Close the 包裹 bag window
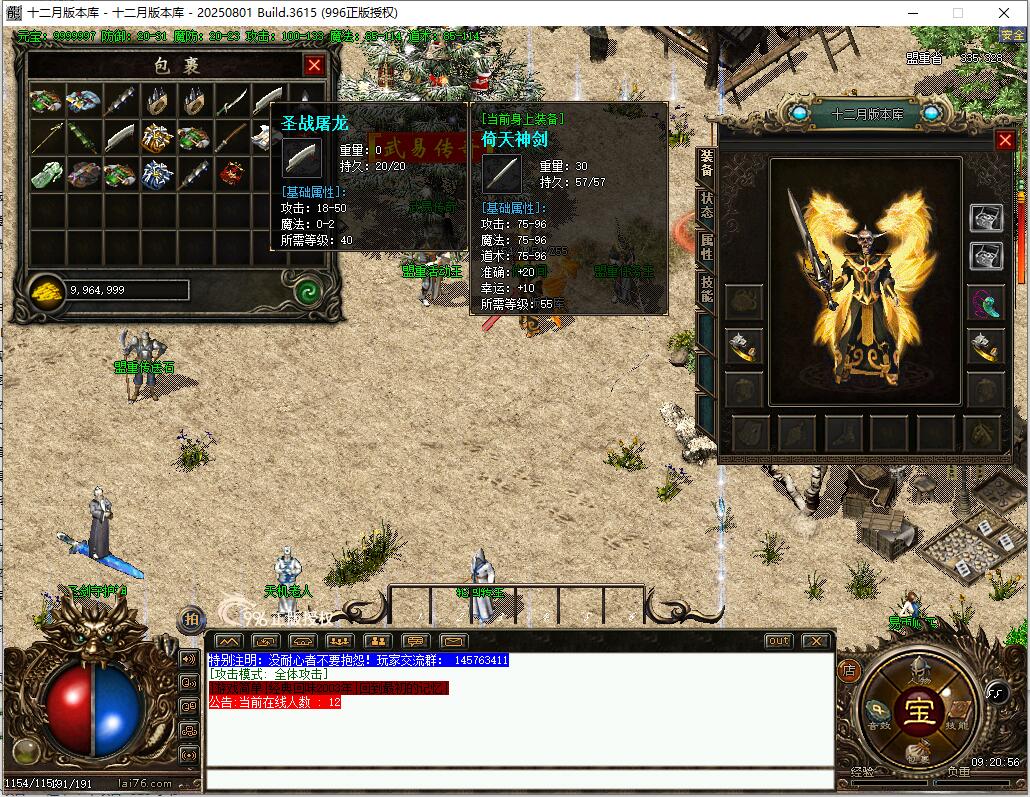This screenshot has height=797, width=1030. [x=314, y=66]
